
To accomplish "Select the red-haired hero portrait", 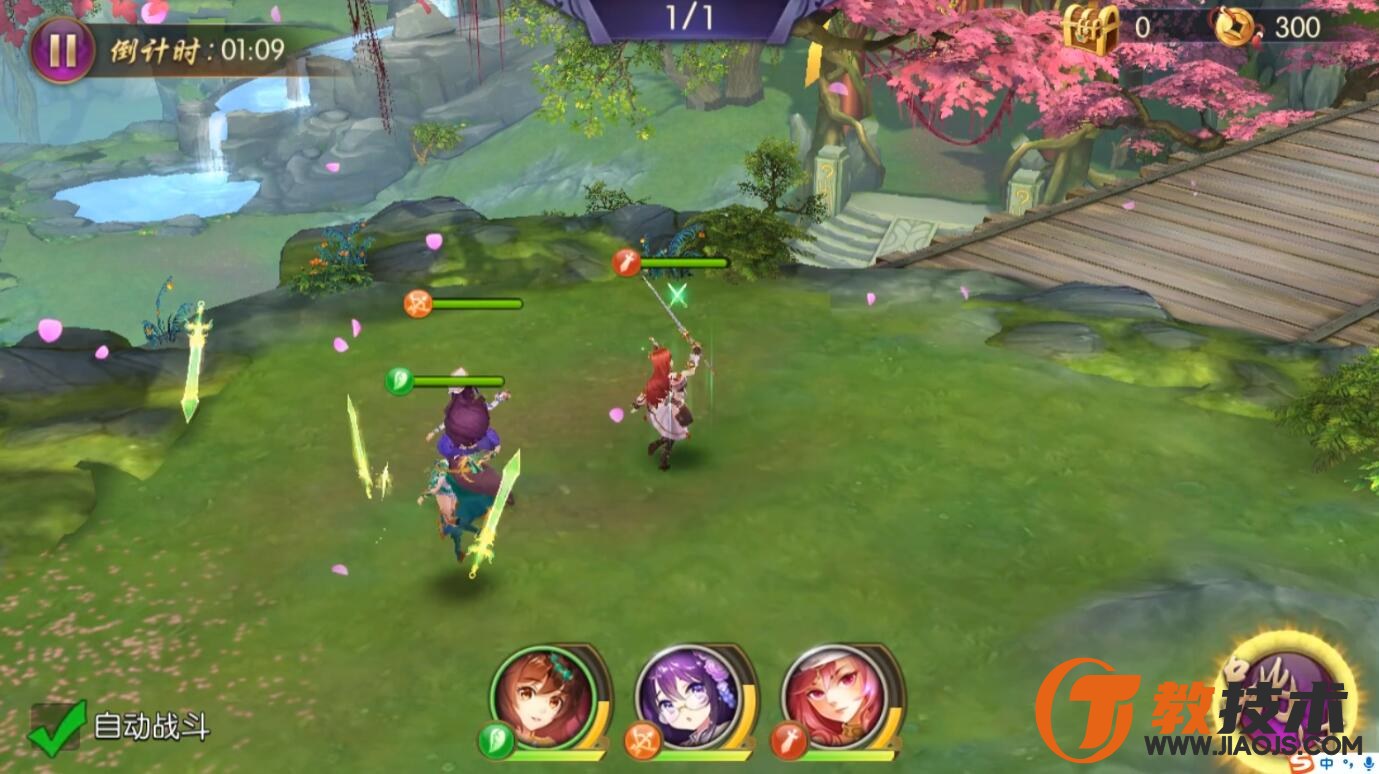I will coord(834,697).
